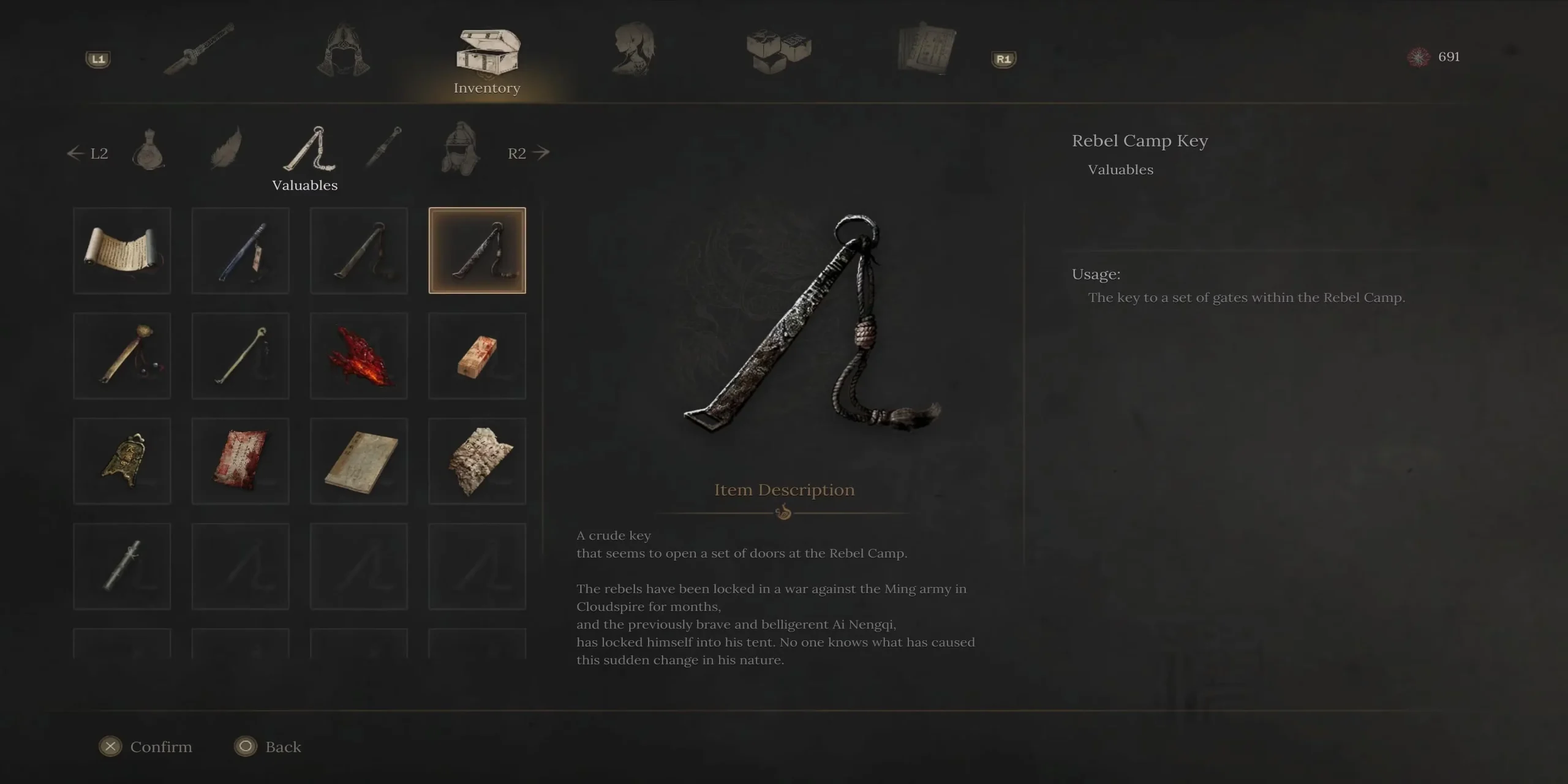The height and width of the screenshot is (784, 1568).
Task: Select the bloodstained red letter
Action: click(x=240, y=461)
